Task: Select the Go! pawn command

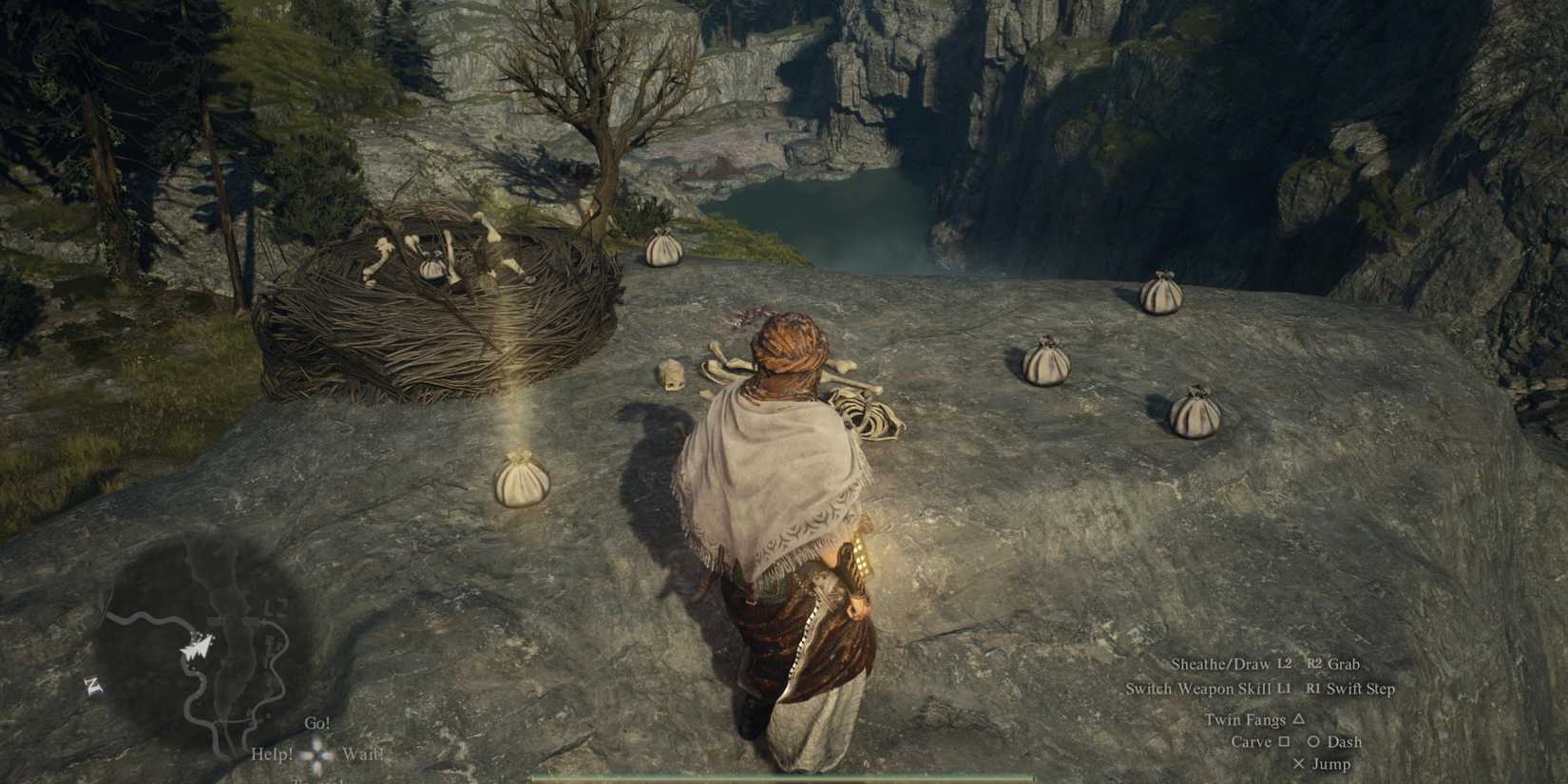Action: pyautogui.click(x=317, y=724)
